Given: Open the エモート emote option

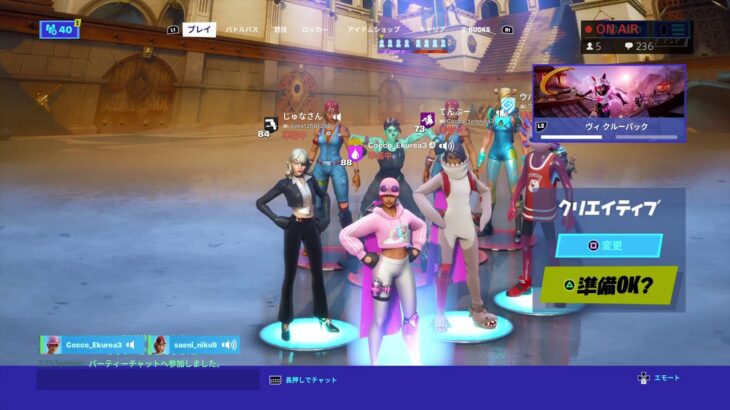Looking at the screenshot, I should pos(660,378).
